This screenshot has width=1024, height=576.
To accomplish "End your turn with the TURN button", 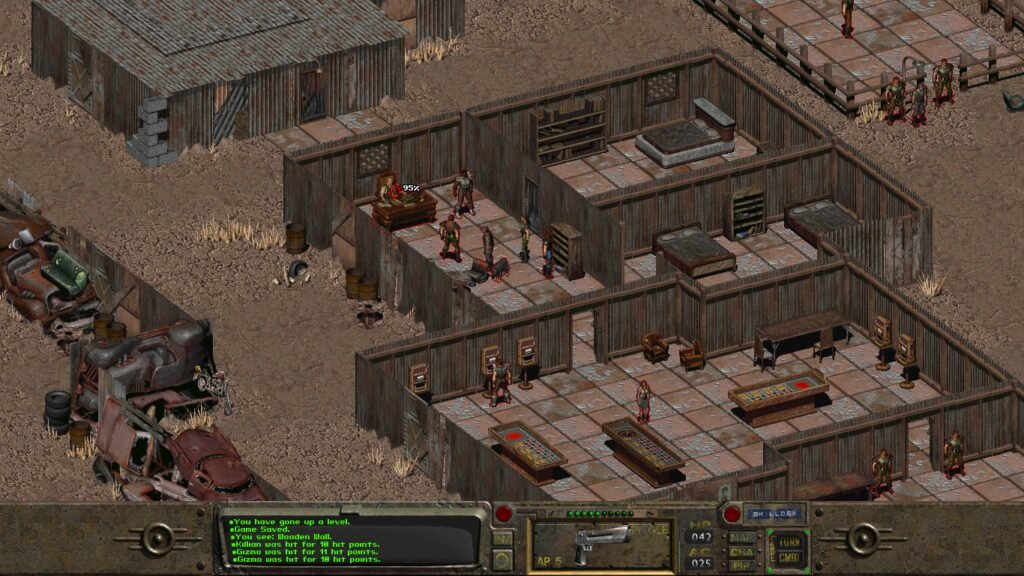I will pos(788,539).
